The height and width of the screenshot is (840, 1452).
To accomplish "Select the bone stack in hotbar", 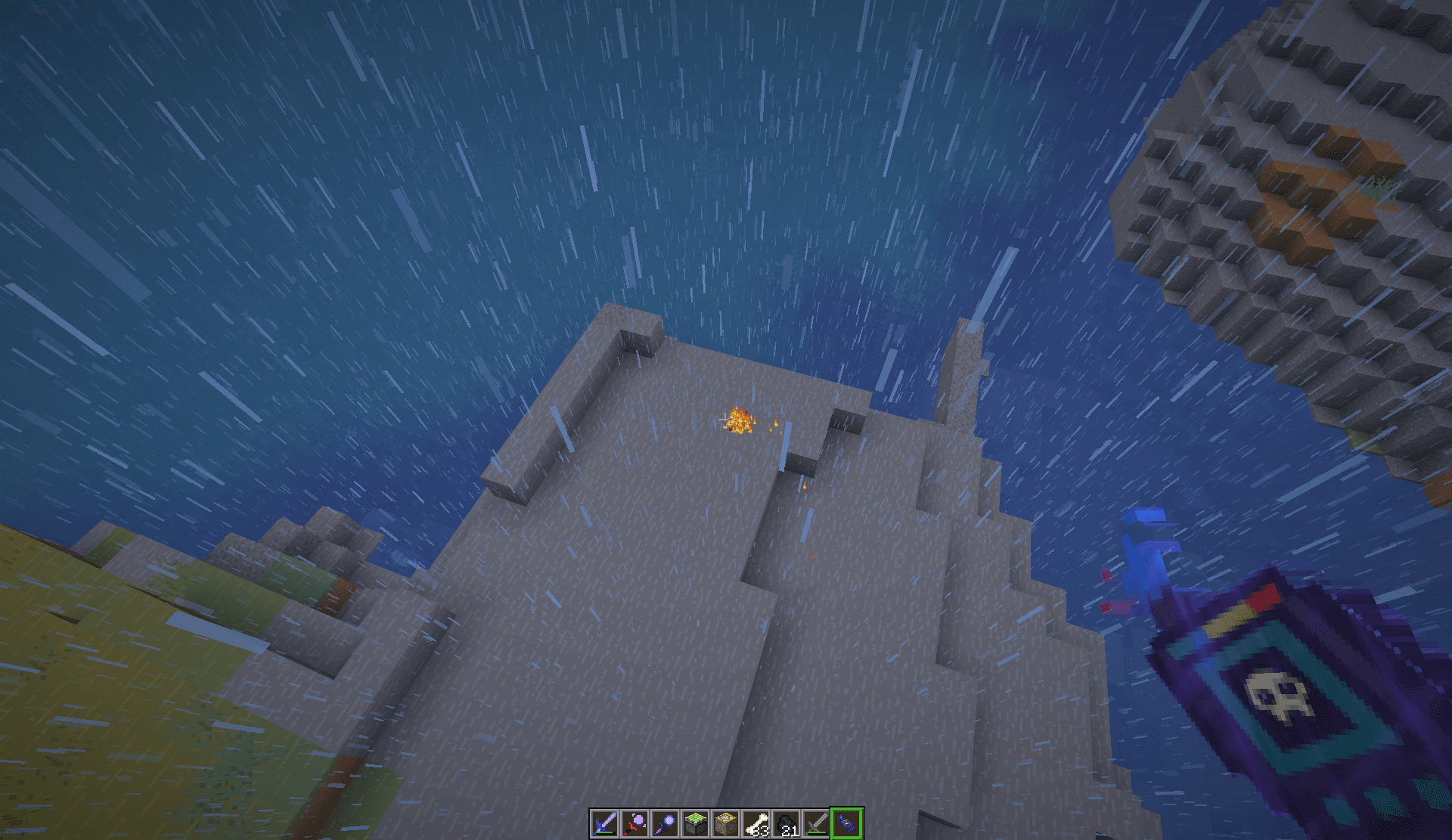I will 755,823.
